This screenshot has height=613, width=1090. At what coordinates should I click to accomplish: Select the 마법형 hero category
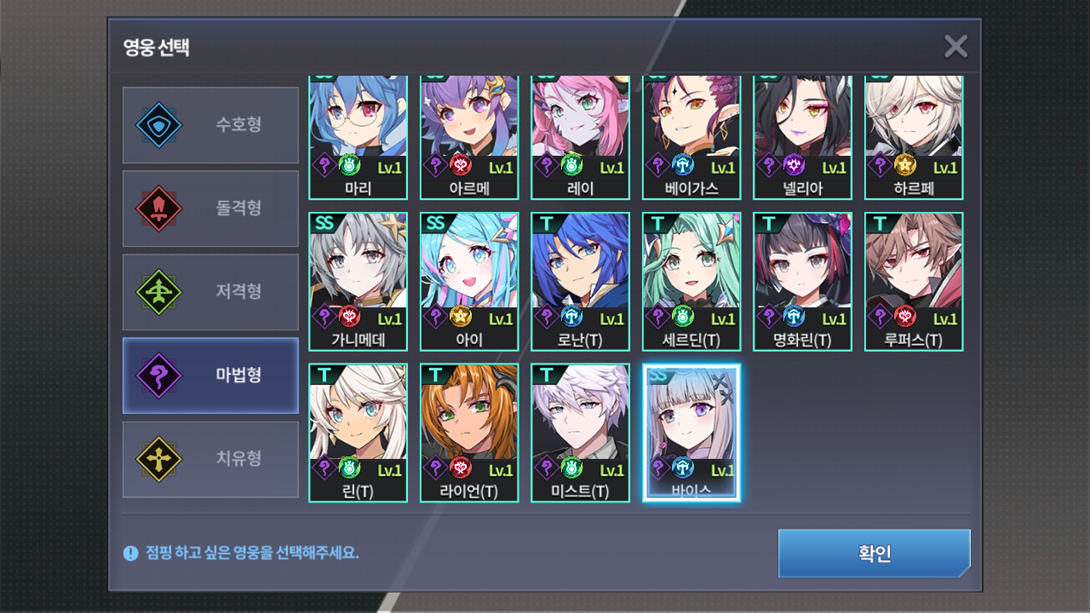(210, 376)
